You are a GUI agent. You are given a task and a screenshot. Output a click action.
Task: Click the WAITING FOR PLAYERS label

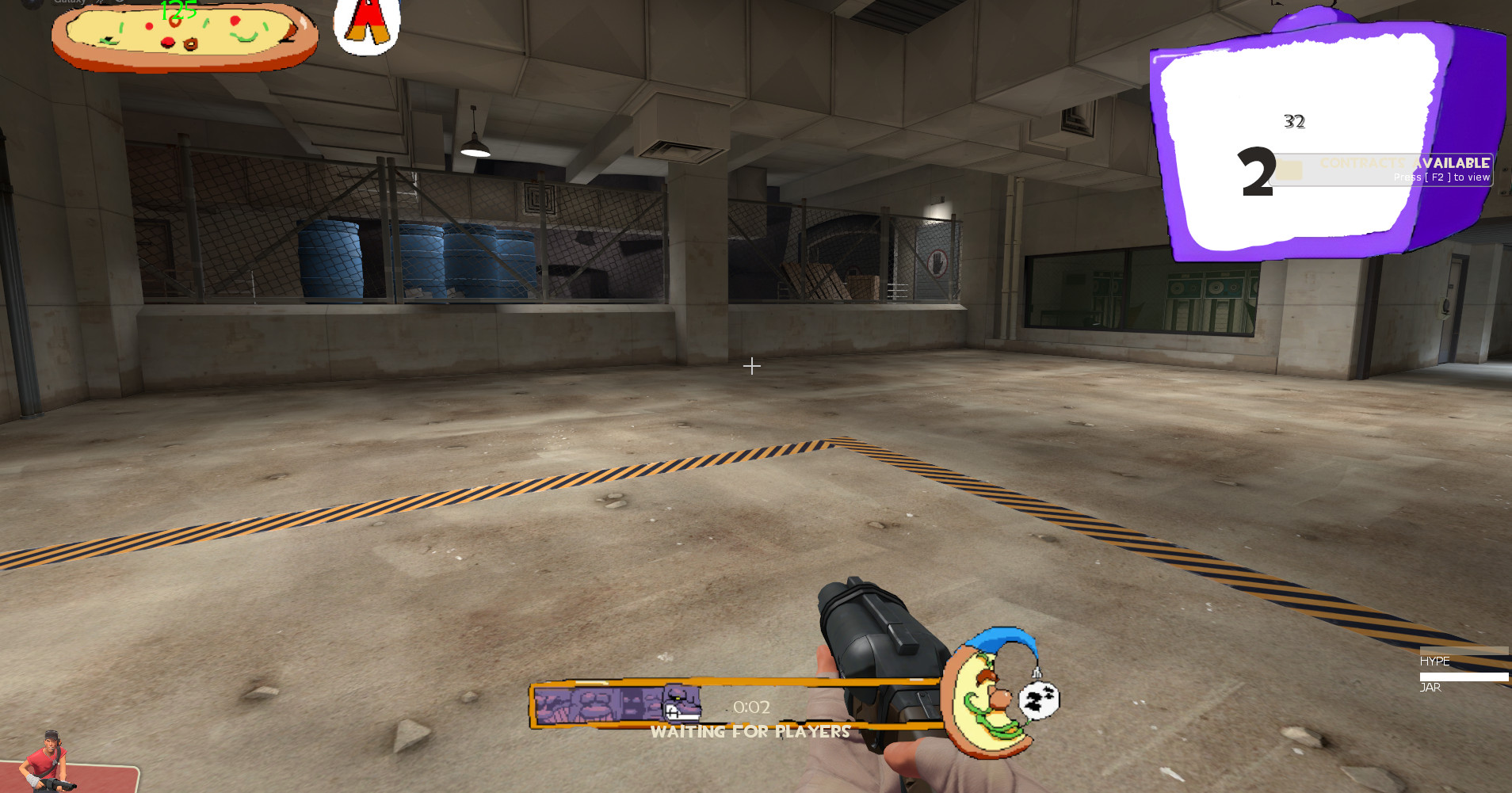[x=750, y=731]
